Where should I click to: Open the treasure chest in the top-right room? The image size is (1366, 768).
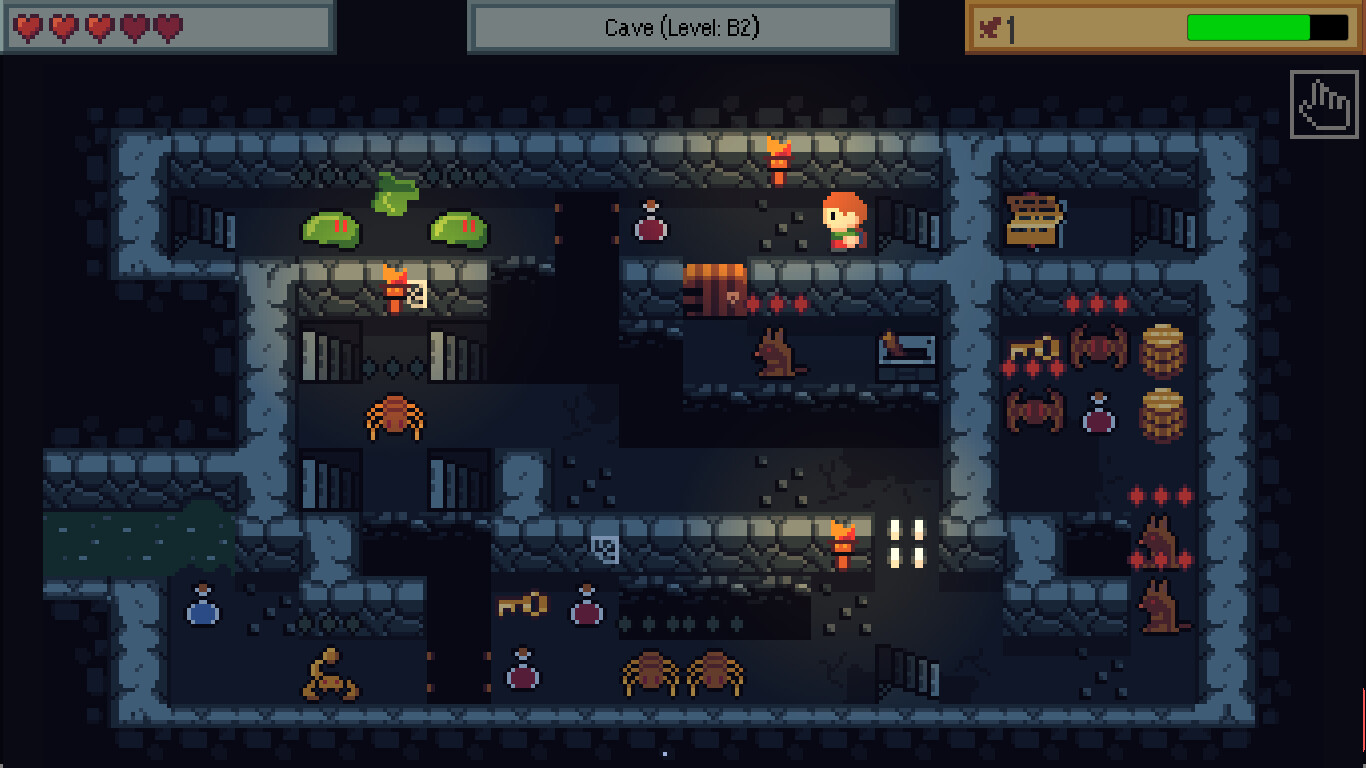coord(1032,218)
